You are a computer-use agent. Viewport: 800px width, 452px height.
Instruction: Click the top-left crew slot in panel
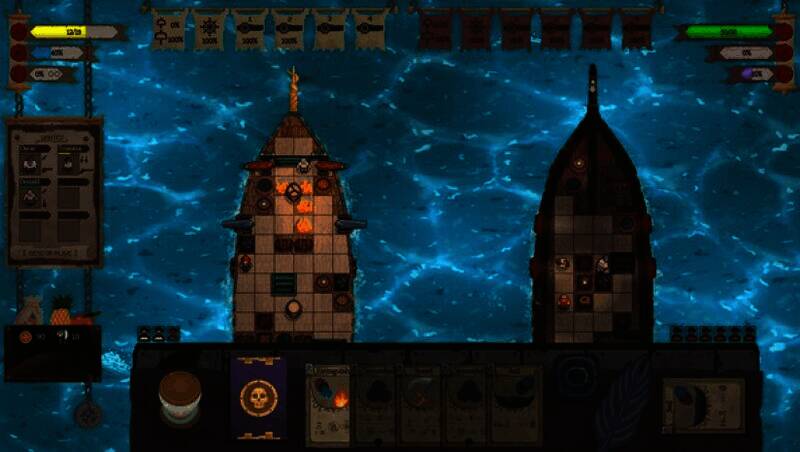[32, 161]
